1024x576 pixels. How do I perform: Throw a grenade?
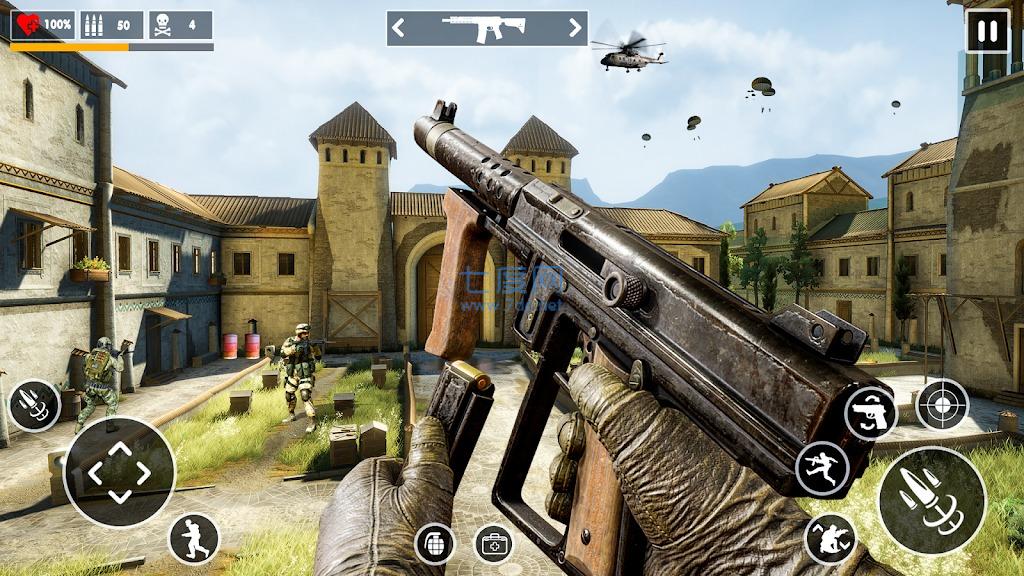tap(435, 543)
